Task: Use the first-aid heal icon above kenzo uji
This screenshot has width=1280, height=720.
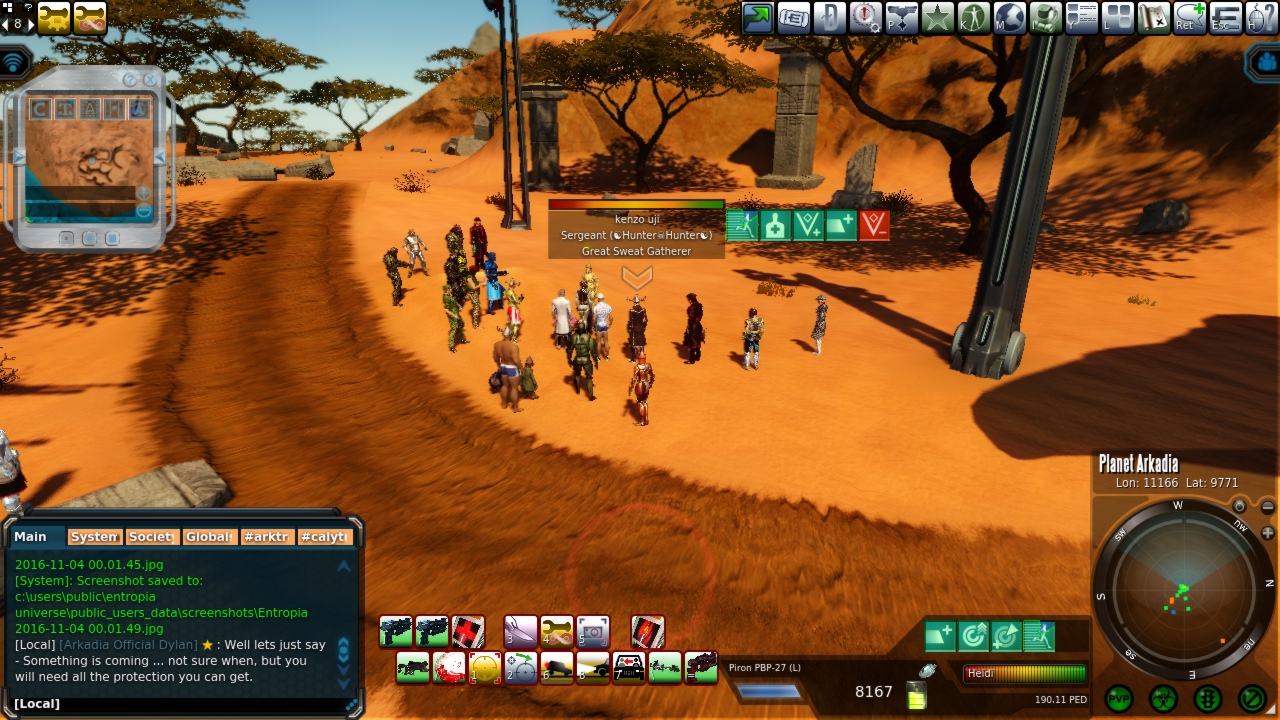Action: [x=775, y=226]
